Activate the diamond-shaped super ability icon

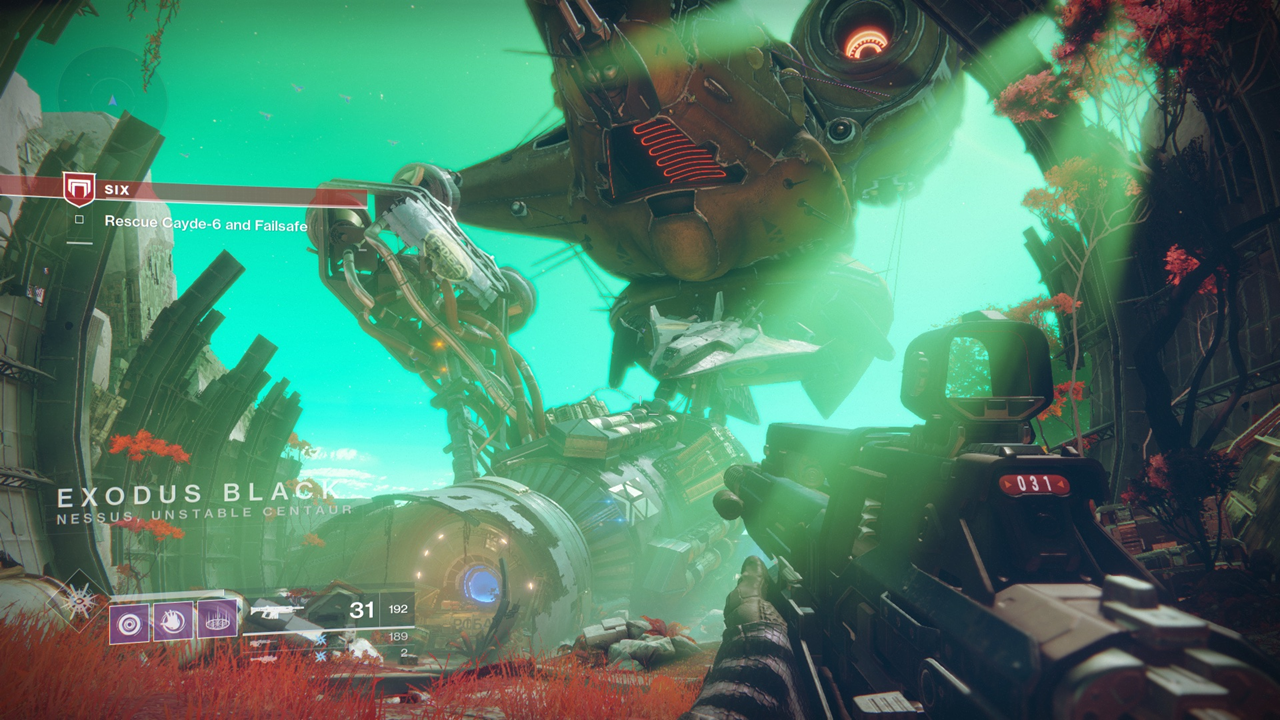[x=78, y=600]
